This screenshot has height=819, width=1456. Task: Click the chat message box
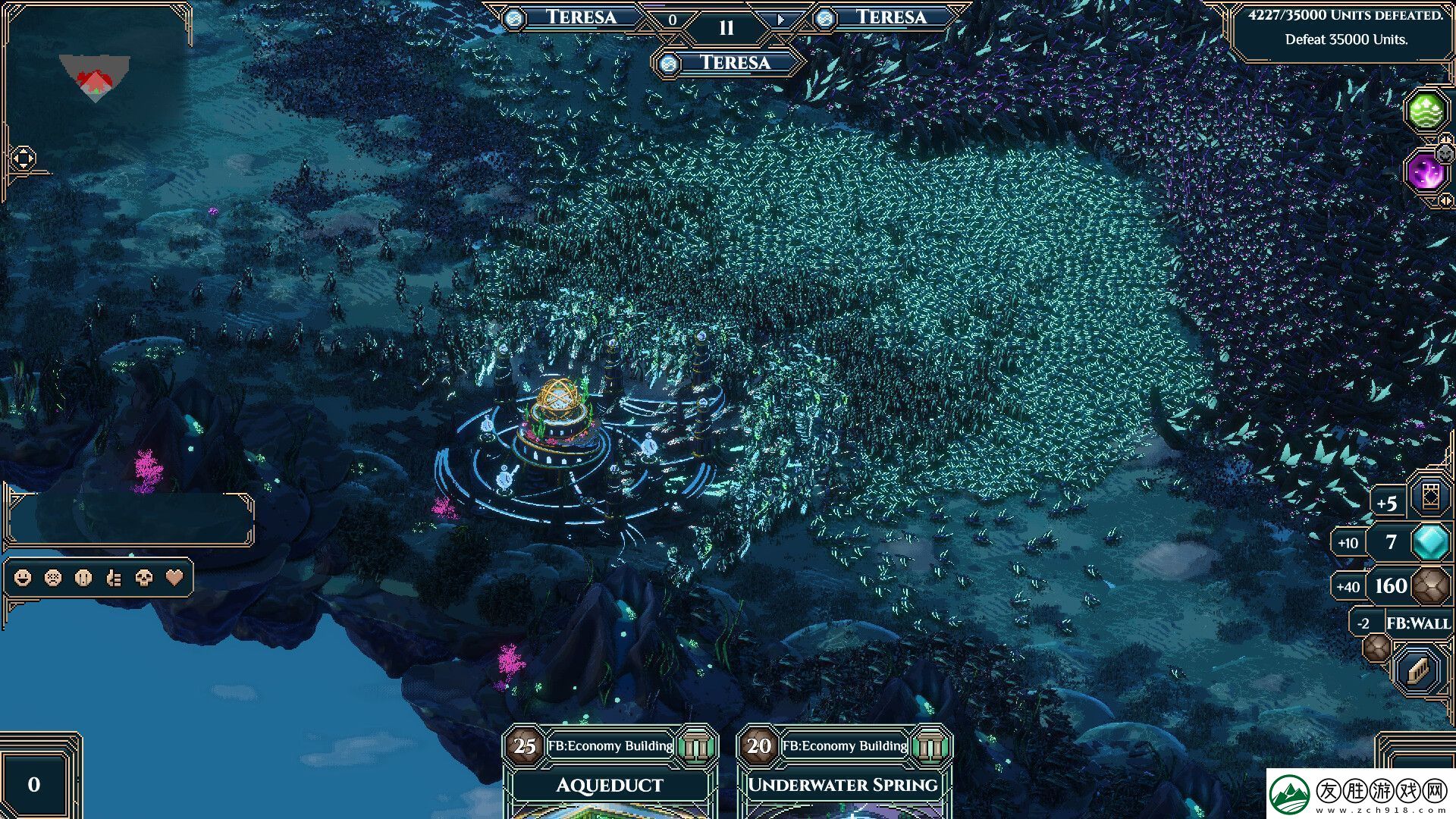click(x=130, y=519)
